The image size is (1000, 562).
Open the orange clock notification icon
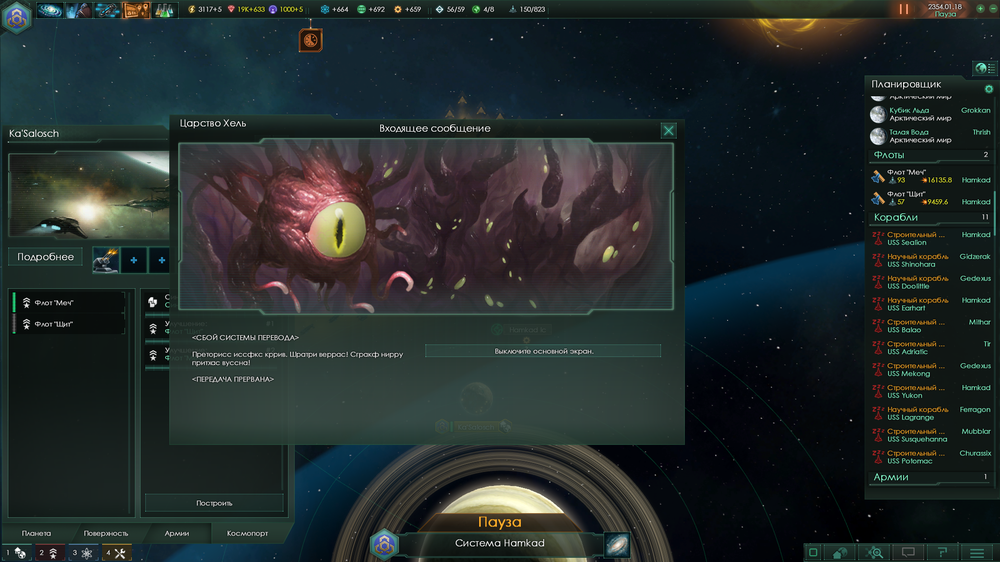(x=311, y=40)
